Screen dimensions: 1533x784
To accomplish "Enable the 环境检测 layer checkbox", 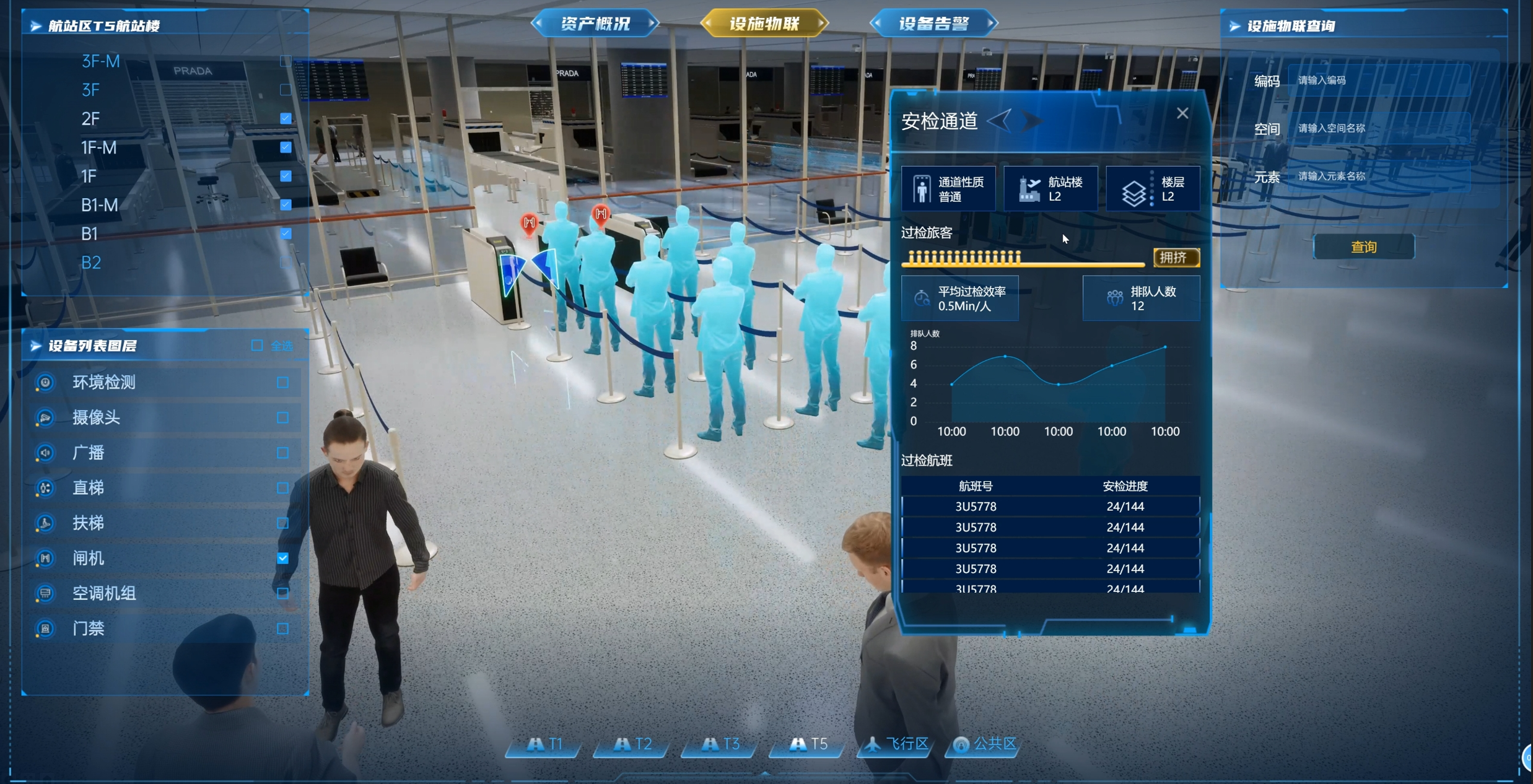I will 283,382.
